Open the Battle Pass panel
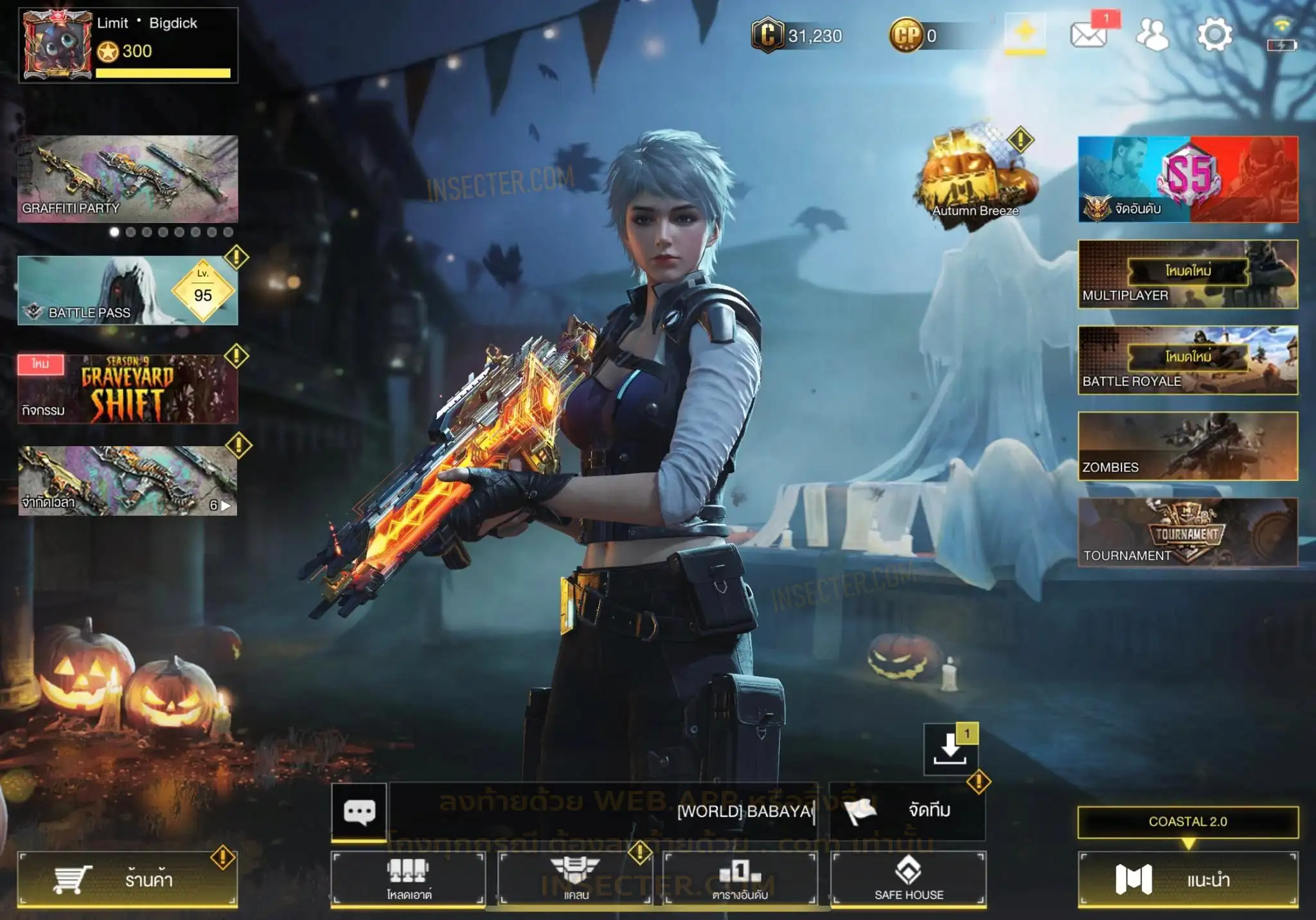This screenshot has height=920, width=1316. click(x=127, y=291)
